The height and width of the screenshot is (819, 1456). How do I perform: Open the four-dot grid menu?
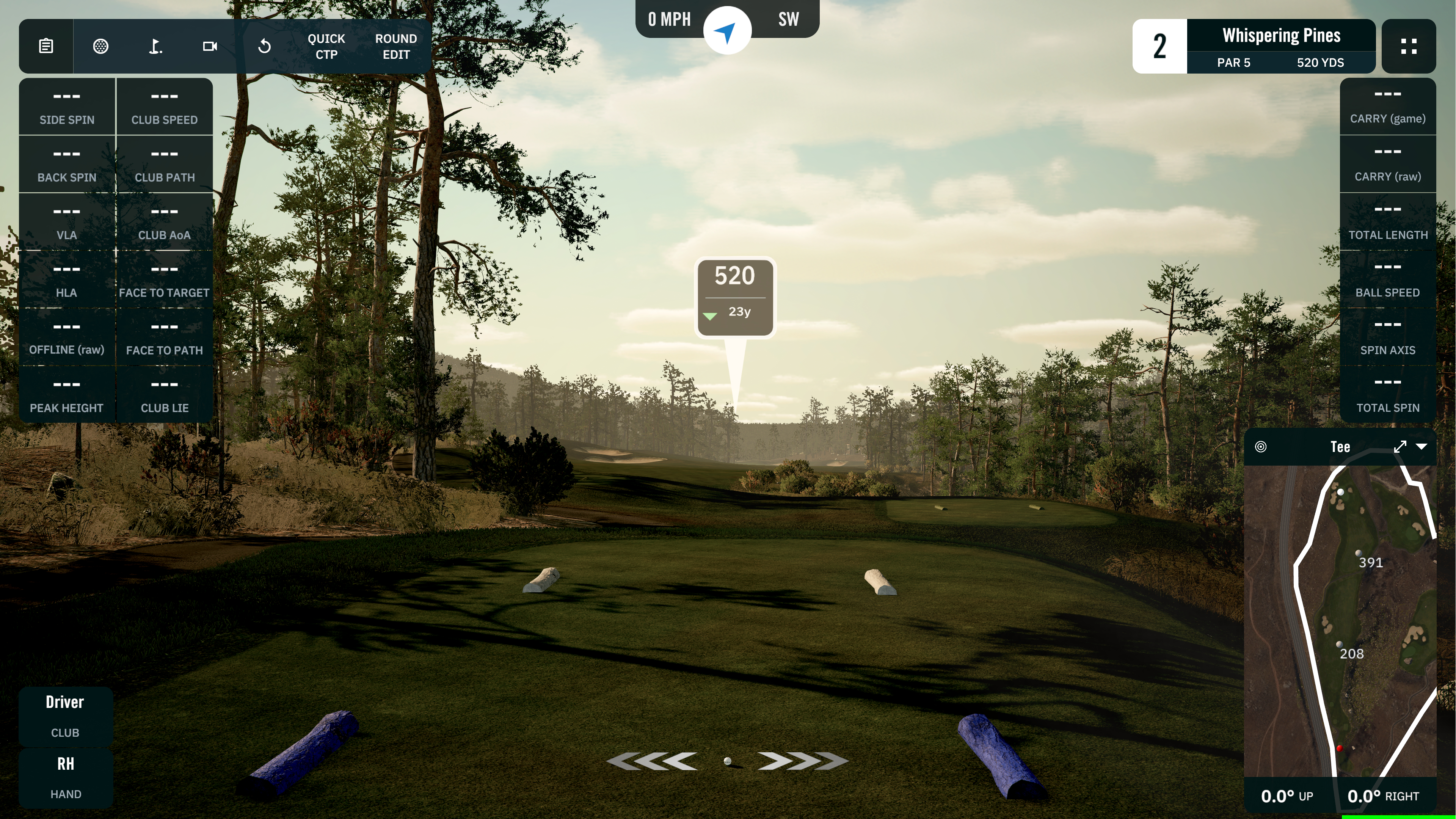1409,46
